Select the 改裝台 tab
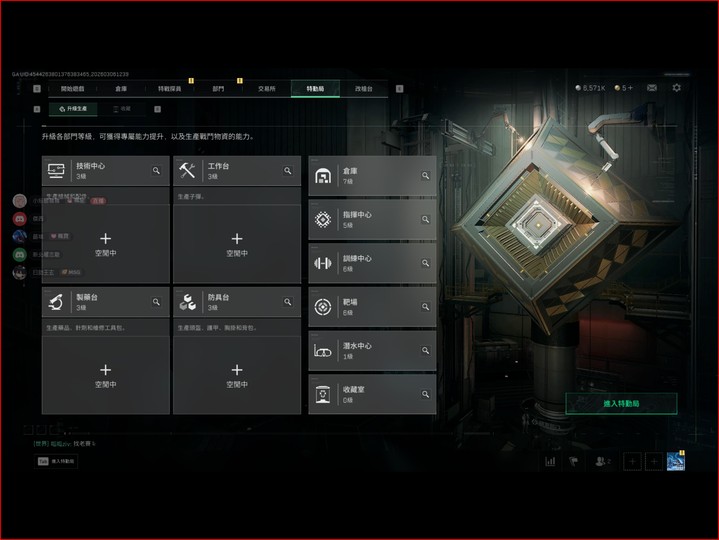 click(x=364, y=89)
